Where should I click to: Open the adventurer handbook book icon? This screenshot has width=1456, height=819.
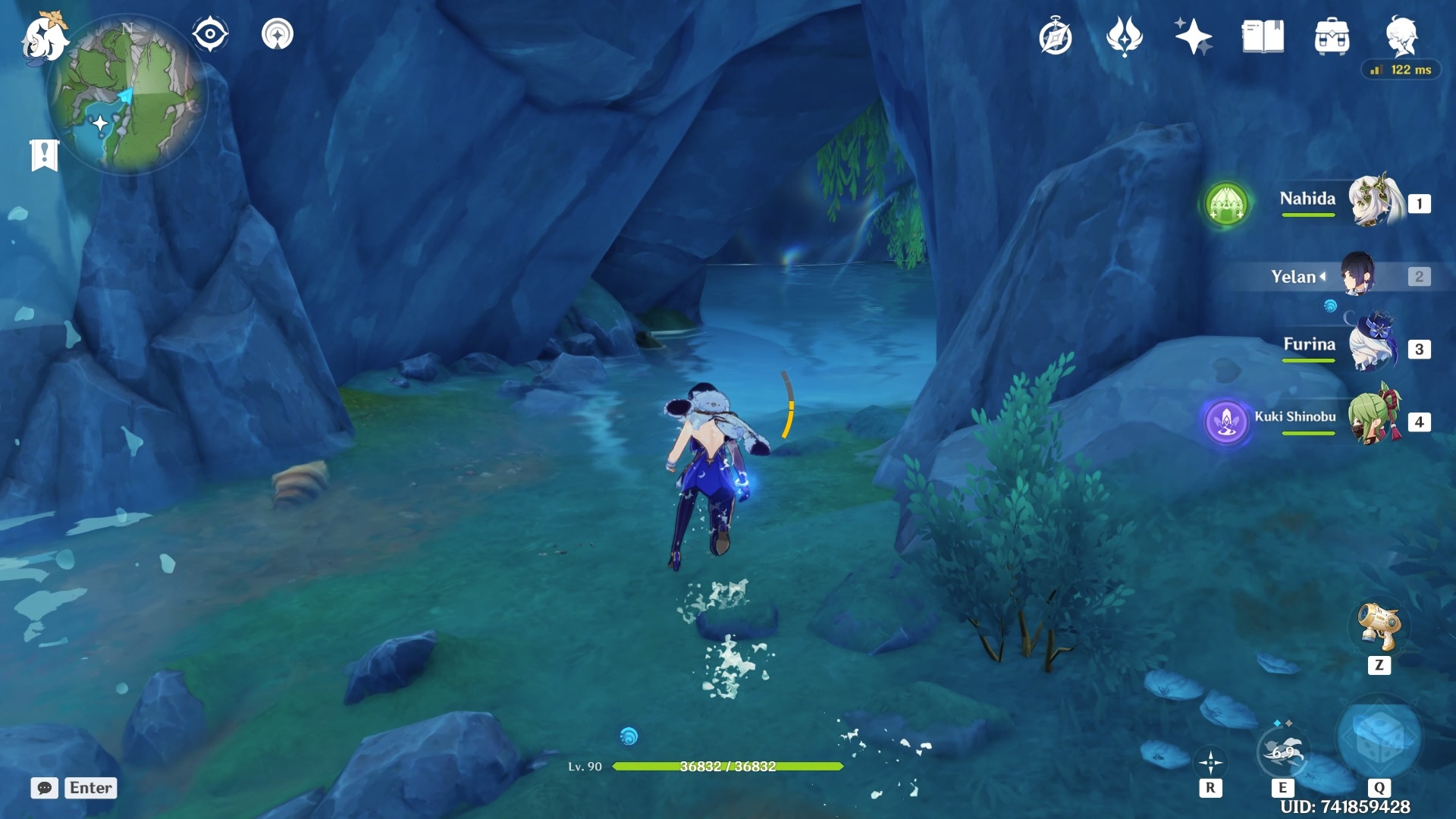click(x=1263, y=36)
